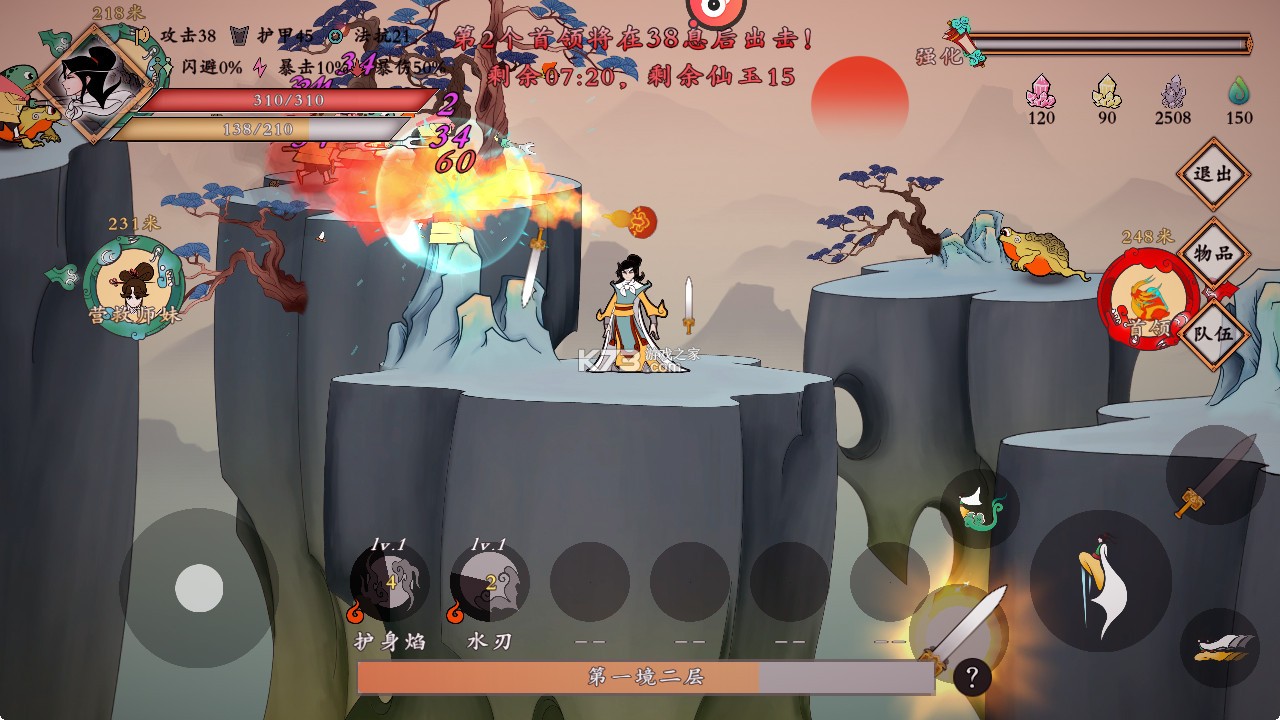The image size is (1280, 720).
Task: Select the 首领 boss tracker icon
Action: coord(1147,299)
